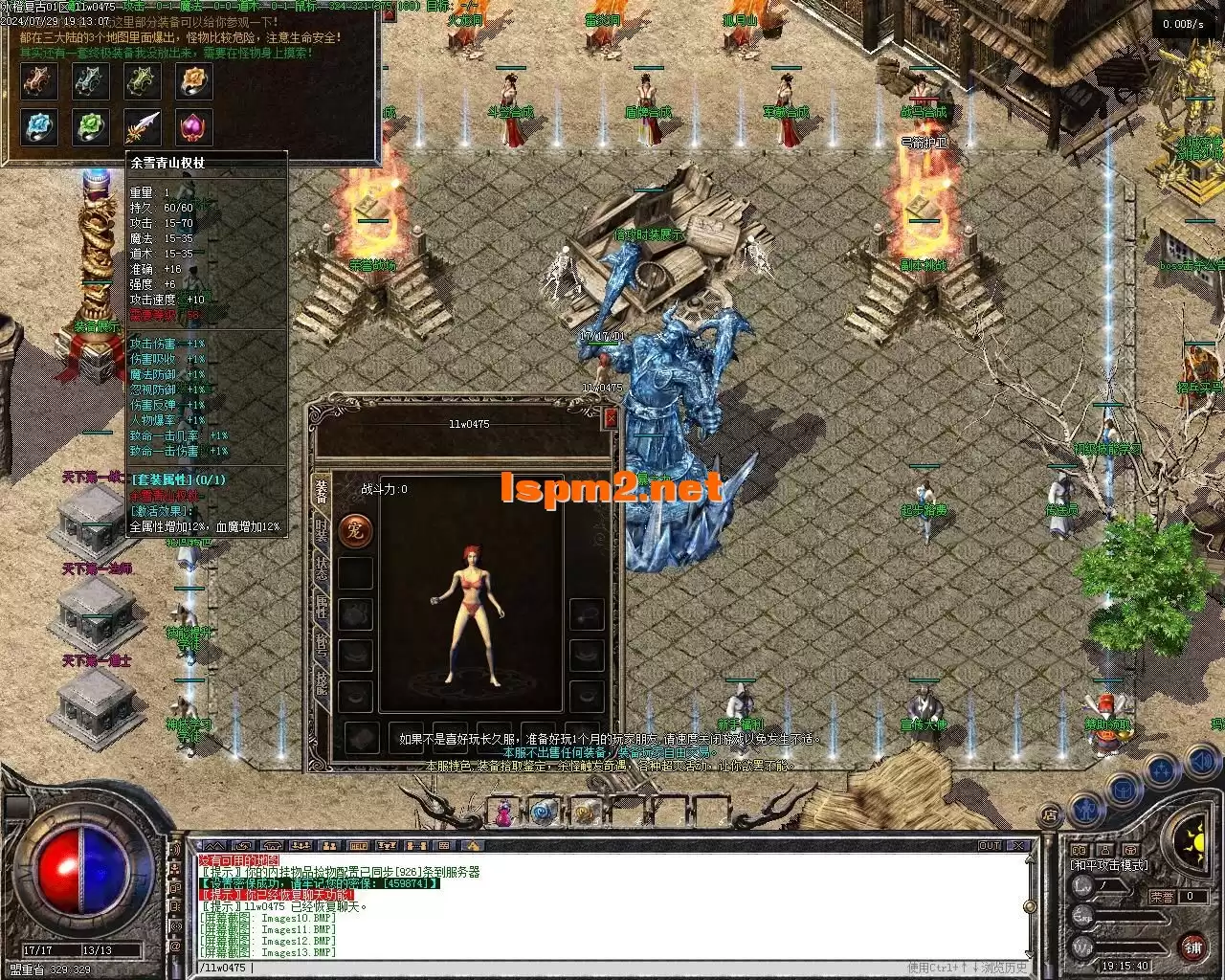Toggle the speaker sound orb

pyautogui.click(x=1201, y=763)
